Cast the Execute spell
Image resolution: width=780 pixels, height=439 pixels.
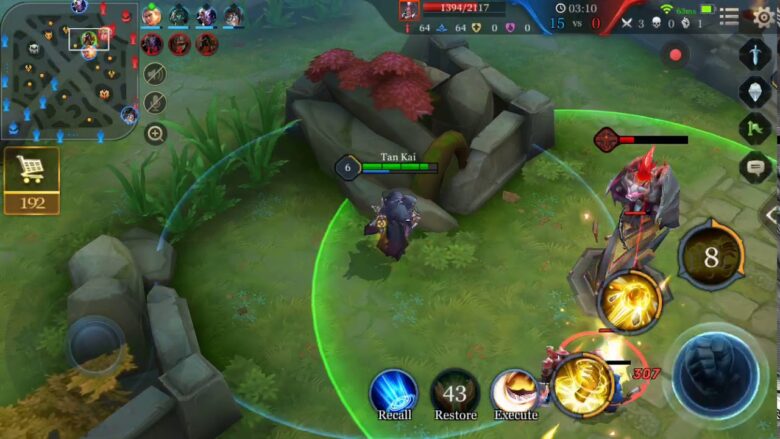pos(516,392)
